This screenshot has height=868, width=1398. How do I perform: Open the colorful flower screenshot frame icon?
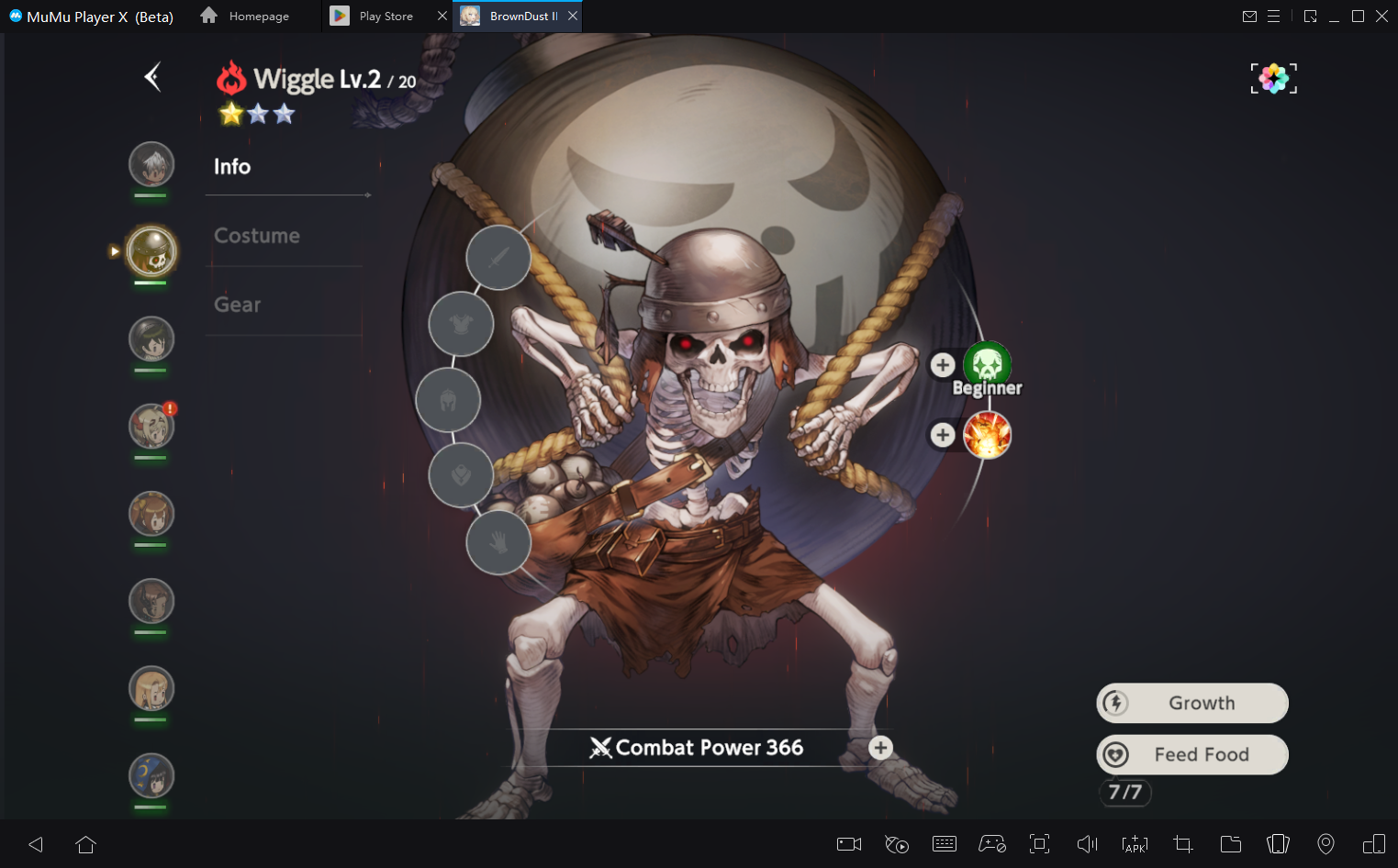pyautogui.click(x=1273, y=79)
